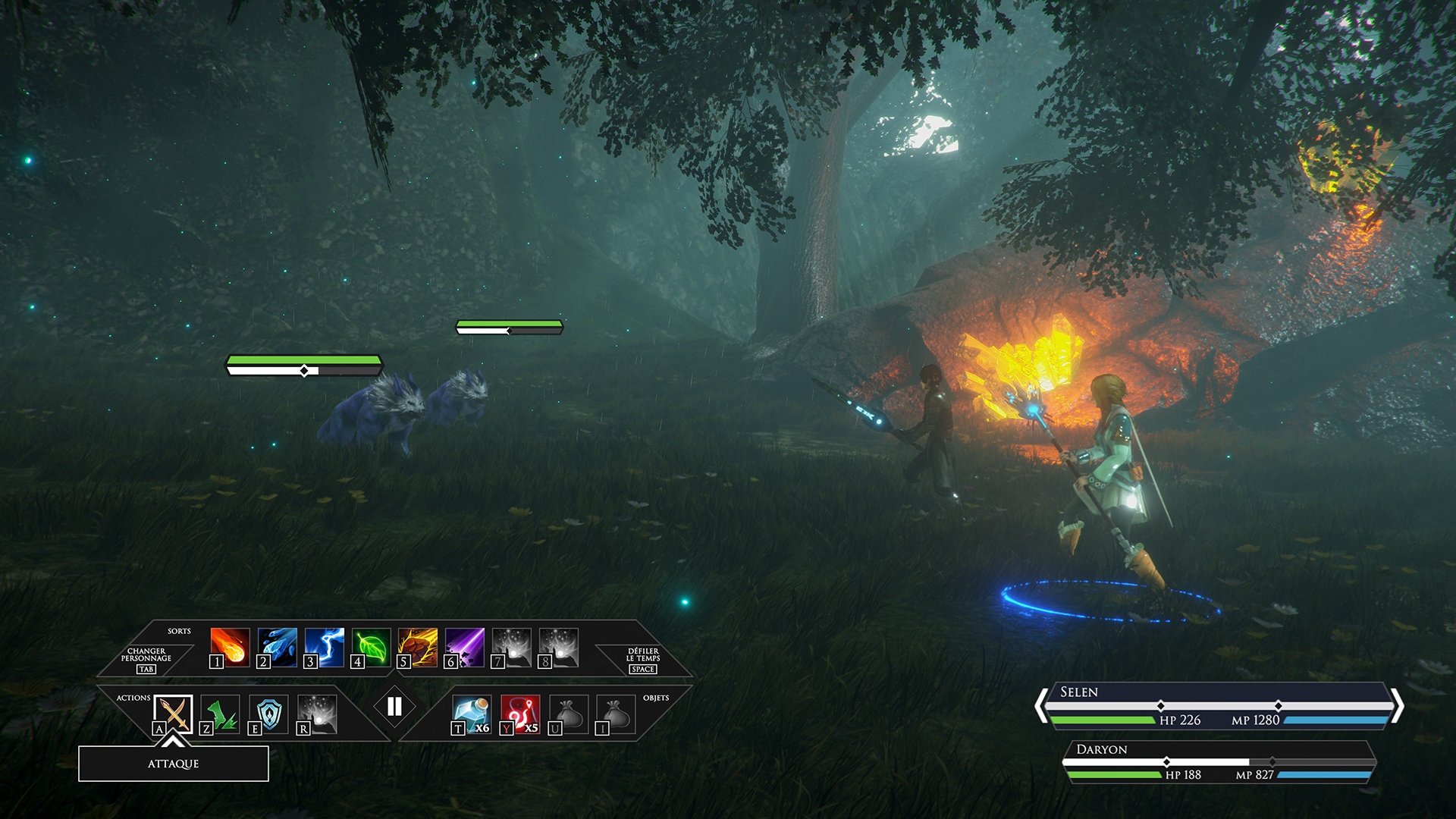Click the pause button in the diamond
The image size is (1456, 819).
tap(394, 707)
